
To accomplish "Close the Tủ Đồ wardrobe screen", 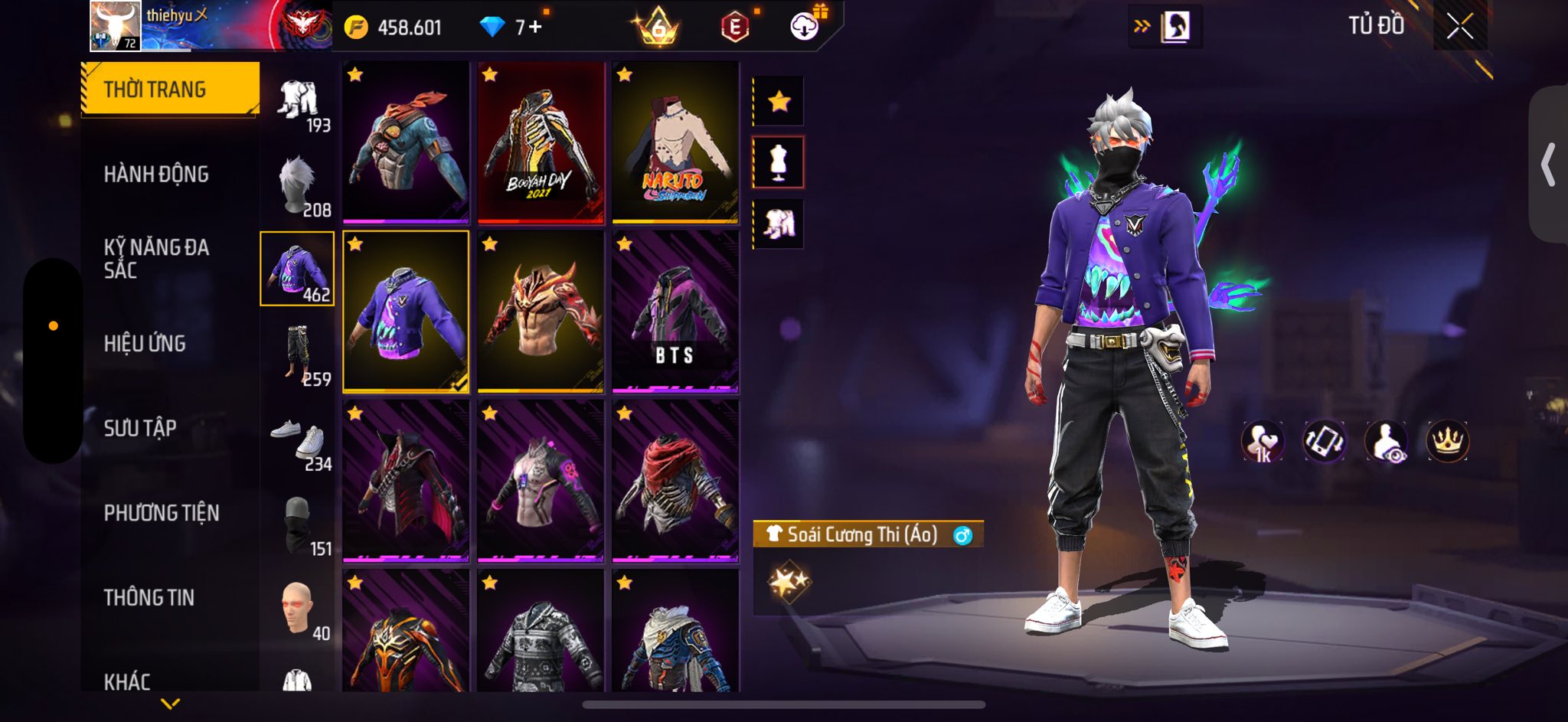I will [1459, 27].
